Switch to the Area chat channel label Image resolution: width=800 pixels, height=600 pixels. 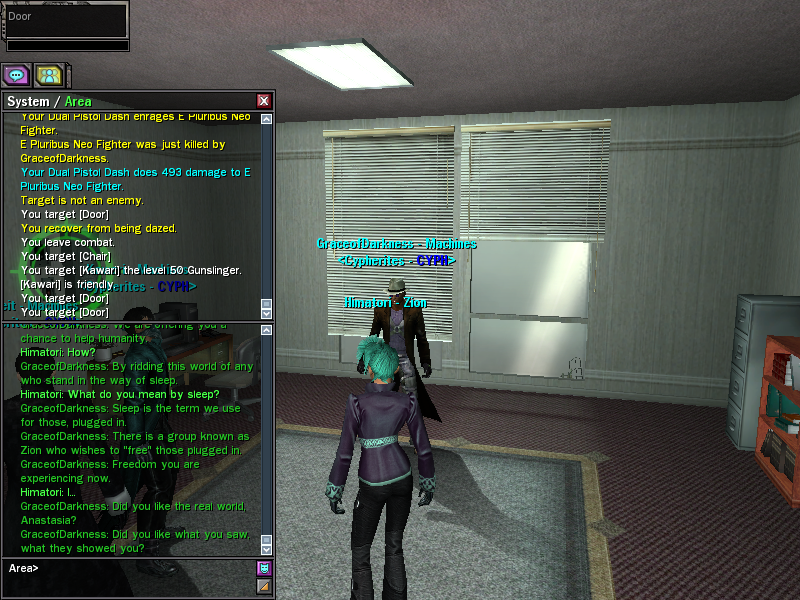click(78, 101)
